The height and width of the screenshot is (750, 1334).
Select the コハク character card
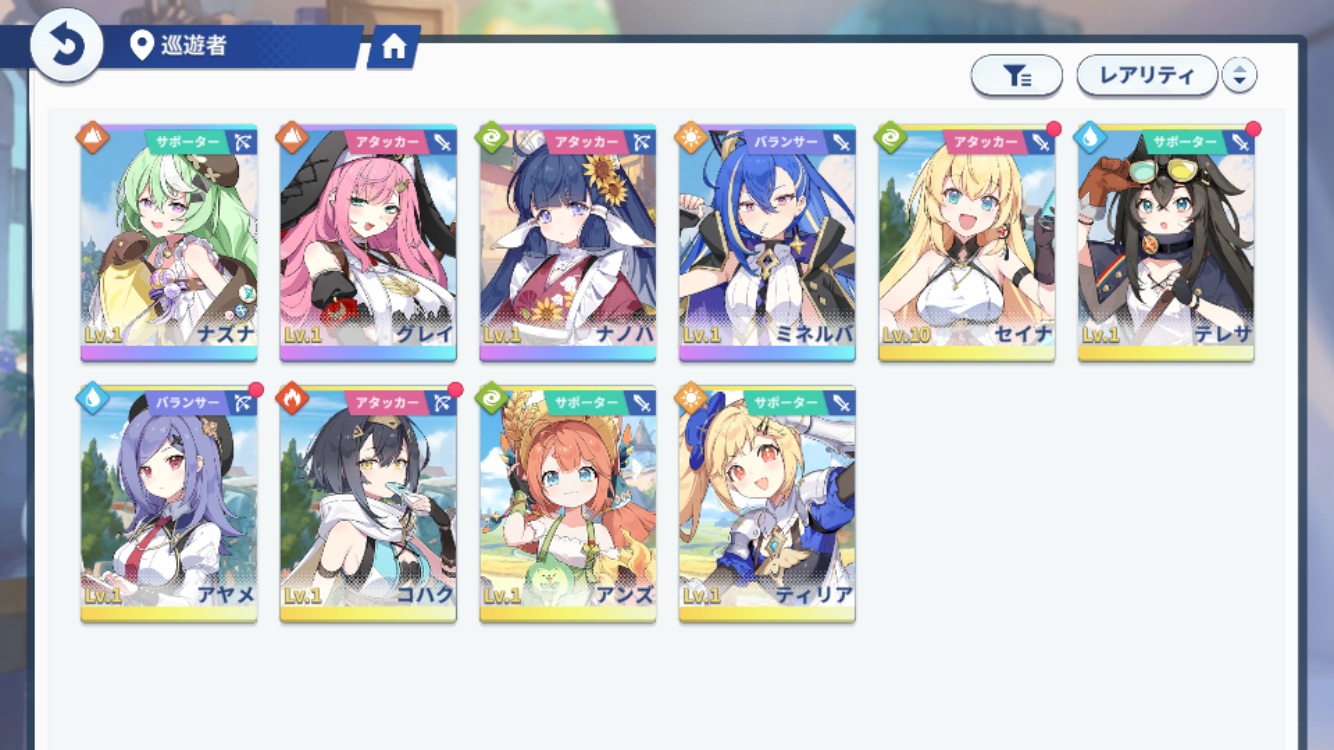point(368,503)
